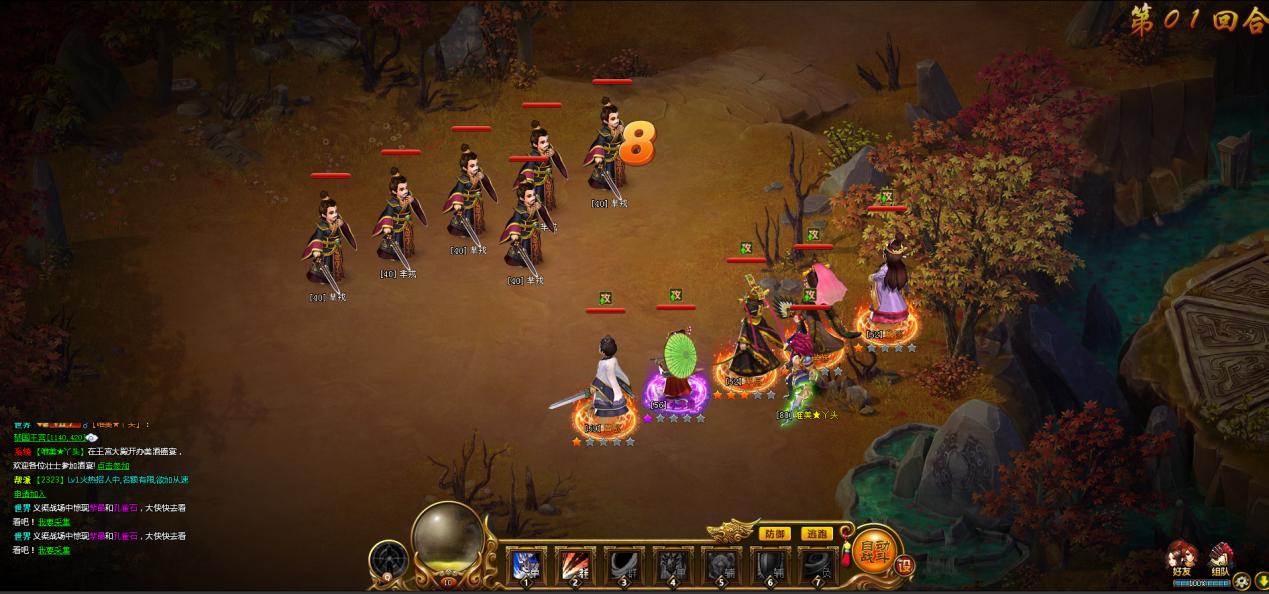Screen dimensions: 1269x594
Task: Open the gear settings icon
Action: [x=1241, y=581]
